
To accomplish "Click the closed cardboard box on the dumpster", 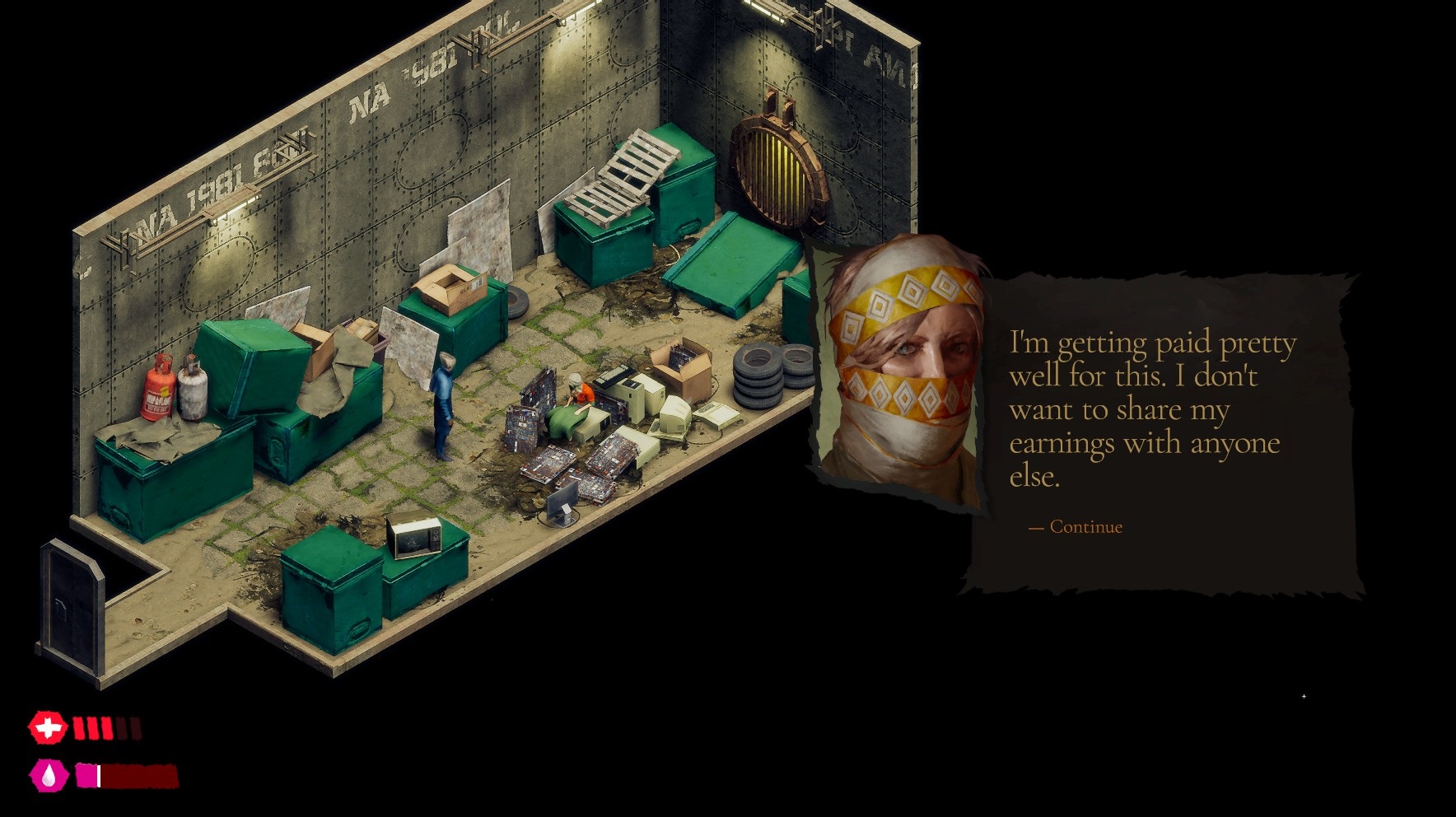I will pos(453,288).
